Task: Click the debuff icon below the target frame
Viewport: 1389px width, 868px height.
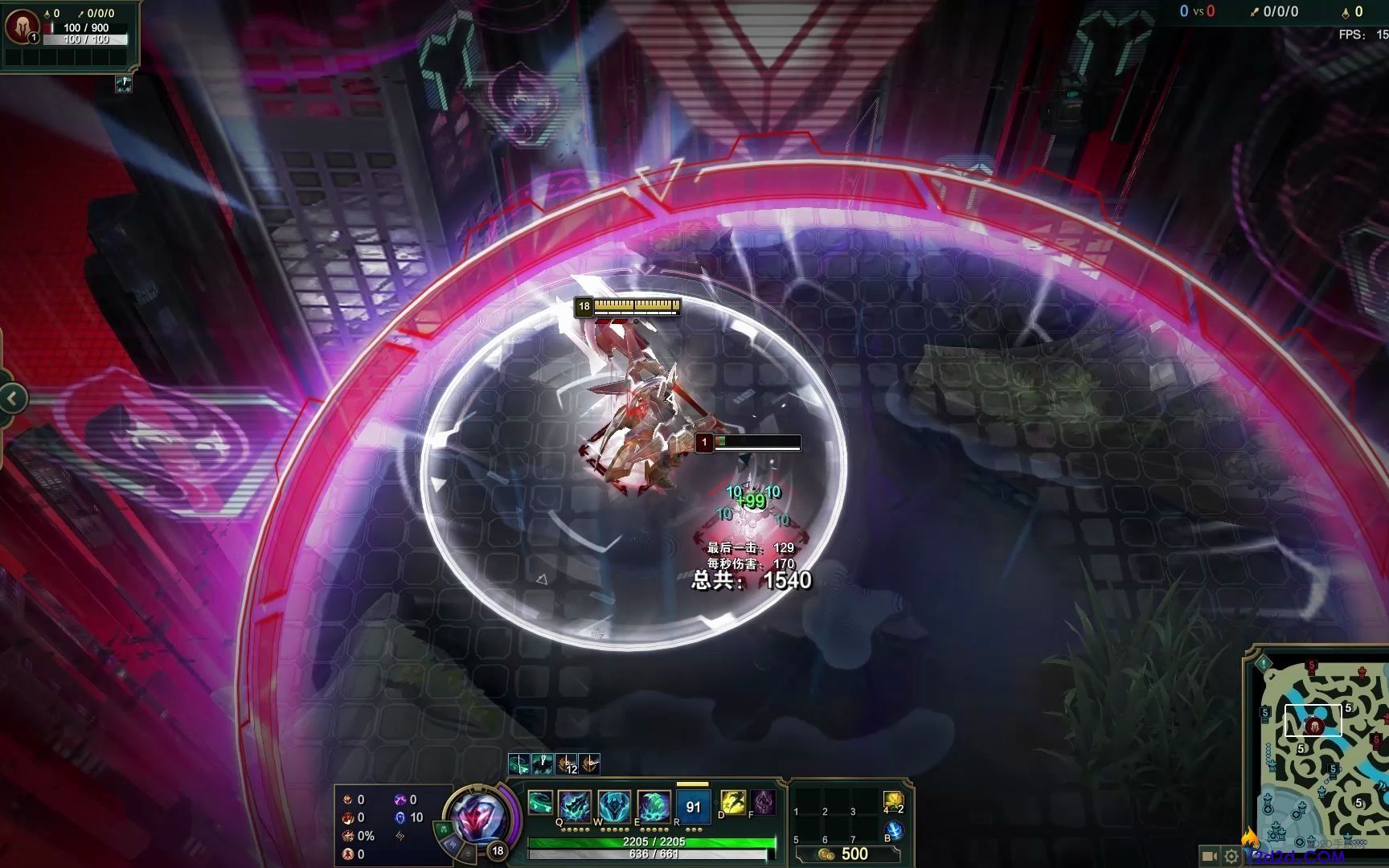Action: [x=123, y=84]
